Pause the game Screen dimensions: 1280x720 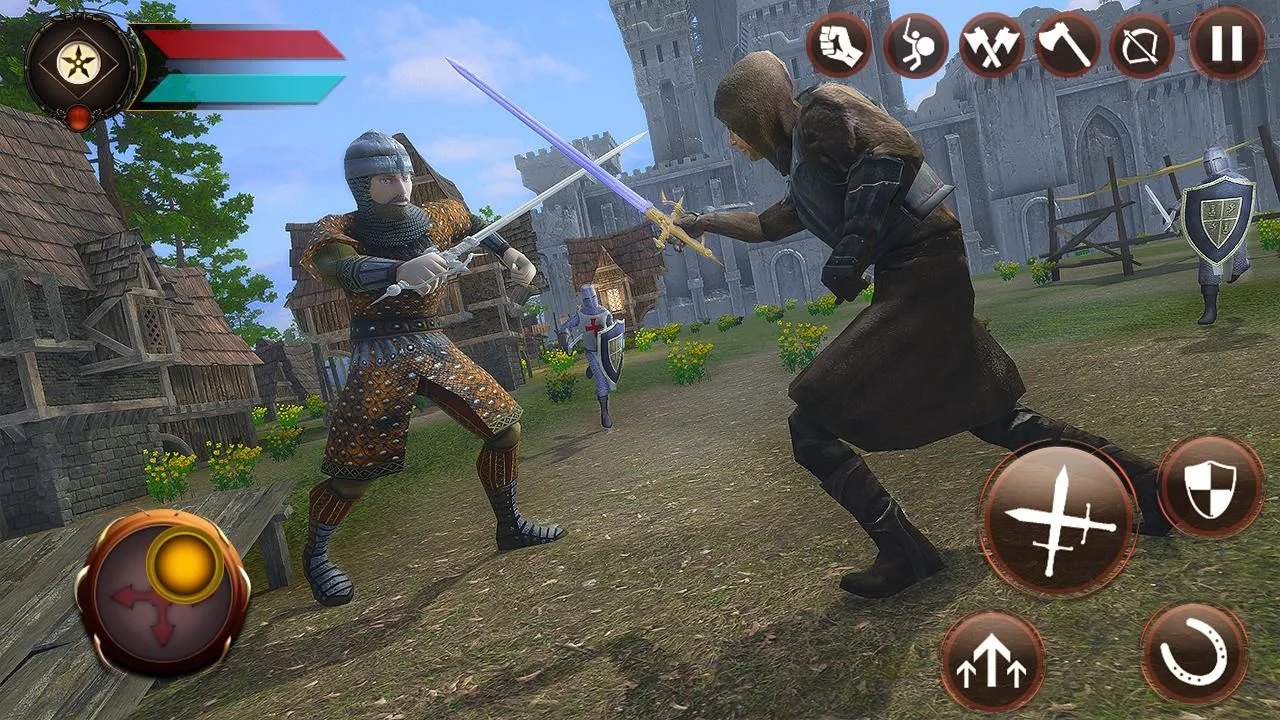click(x=1226, y=44)
